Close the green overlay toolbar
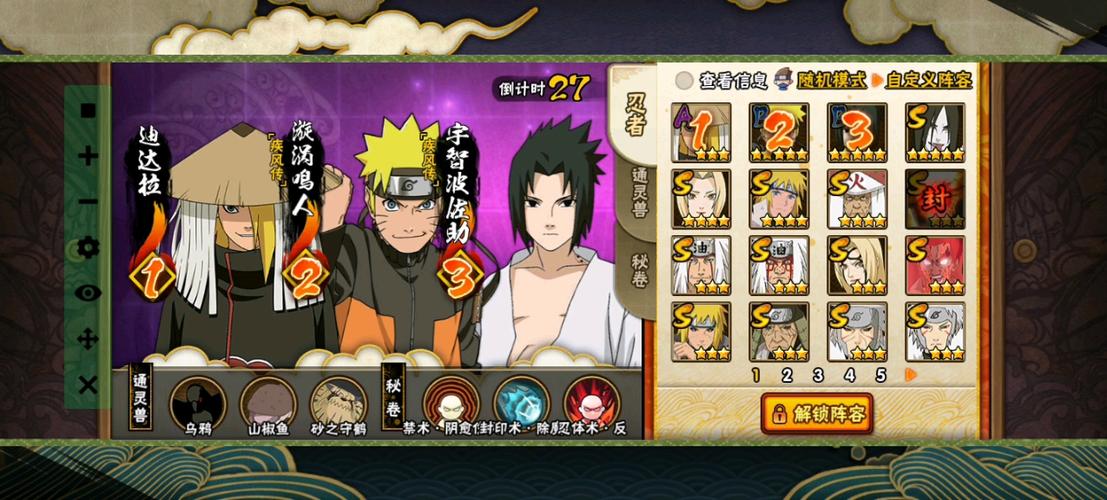Screen dimensions: 1107x500 (88, 384)
